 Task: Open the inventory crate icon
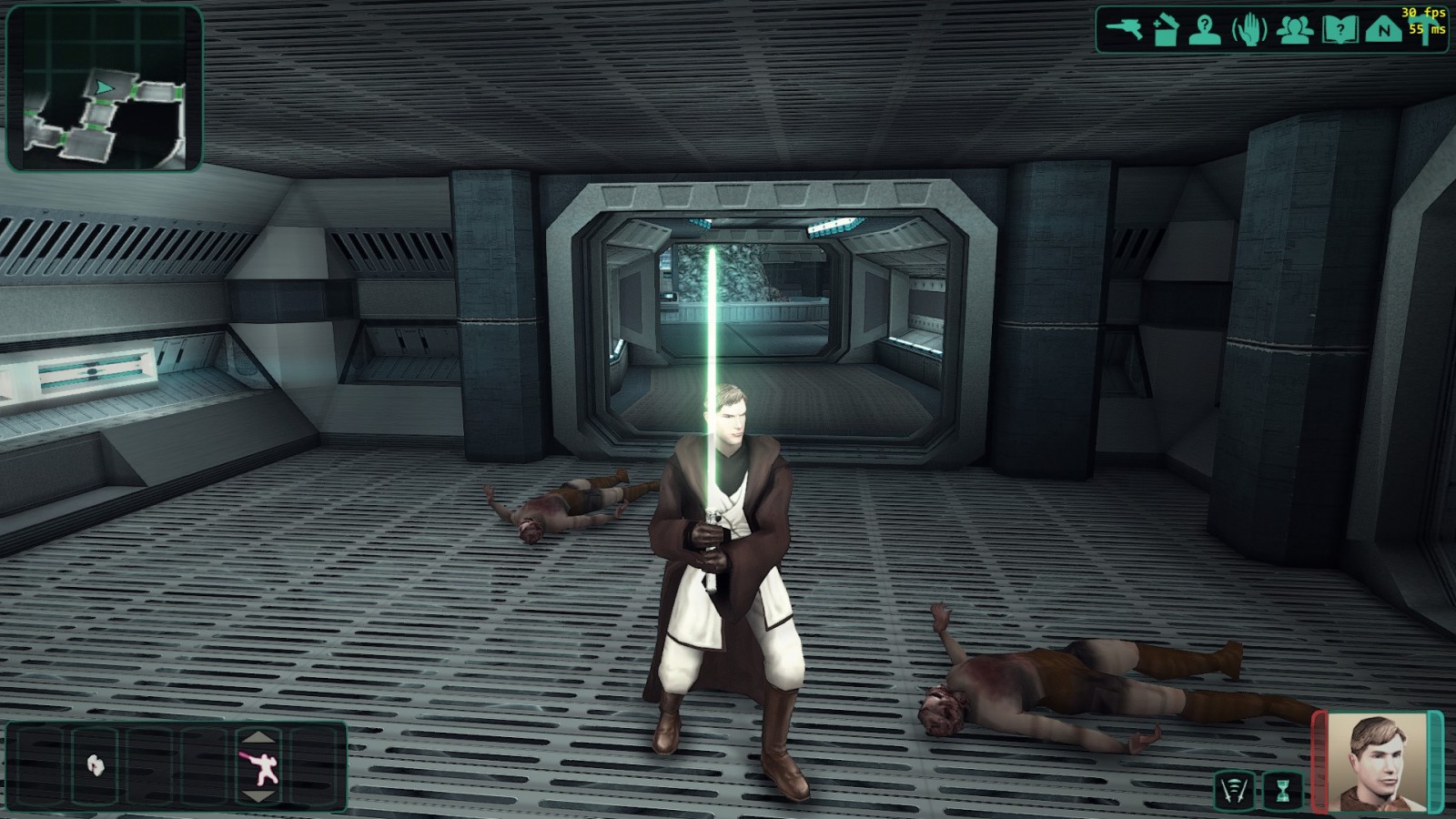tap(1166, 30)
